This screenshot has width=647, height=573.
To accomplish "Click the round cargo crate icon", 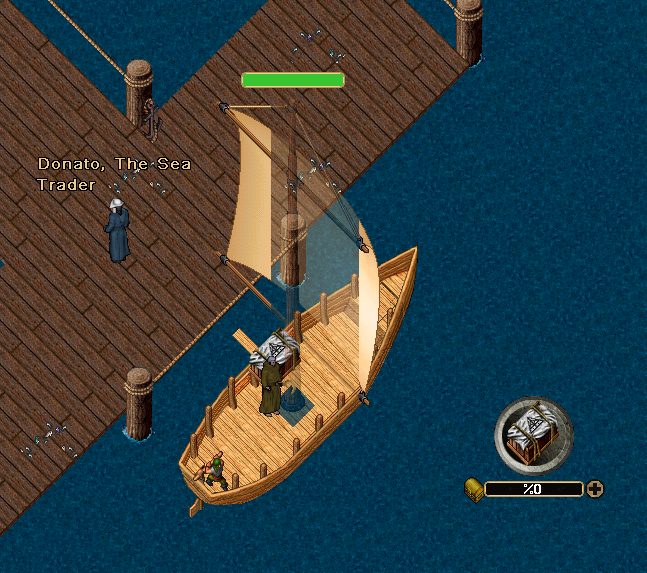I will point(533,436).
